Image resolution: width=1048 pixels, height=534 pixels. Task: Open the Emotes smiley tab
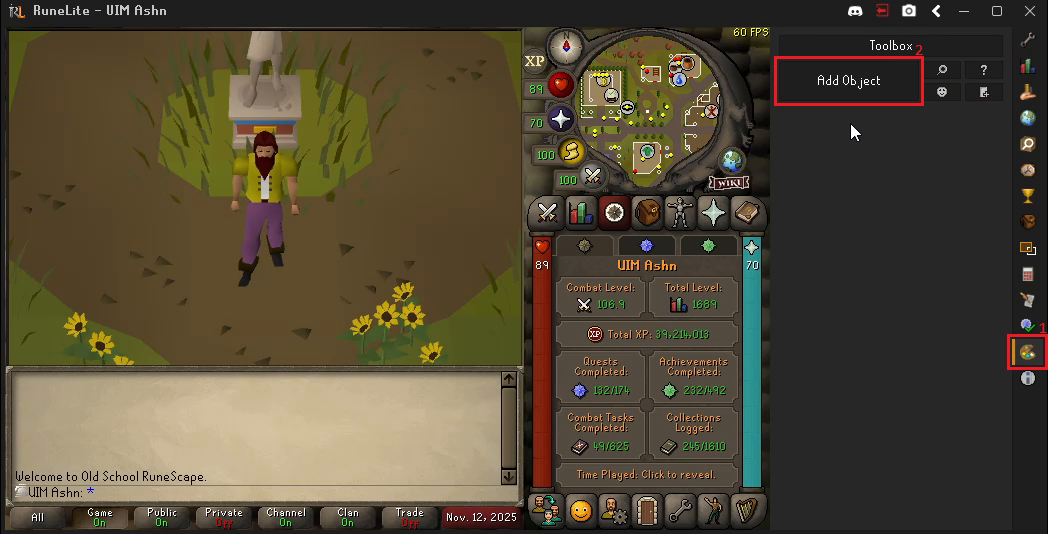click(x=581, y=511)
